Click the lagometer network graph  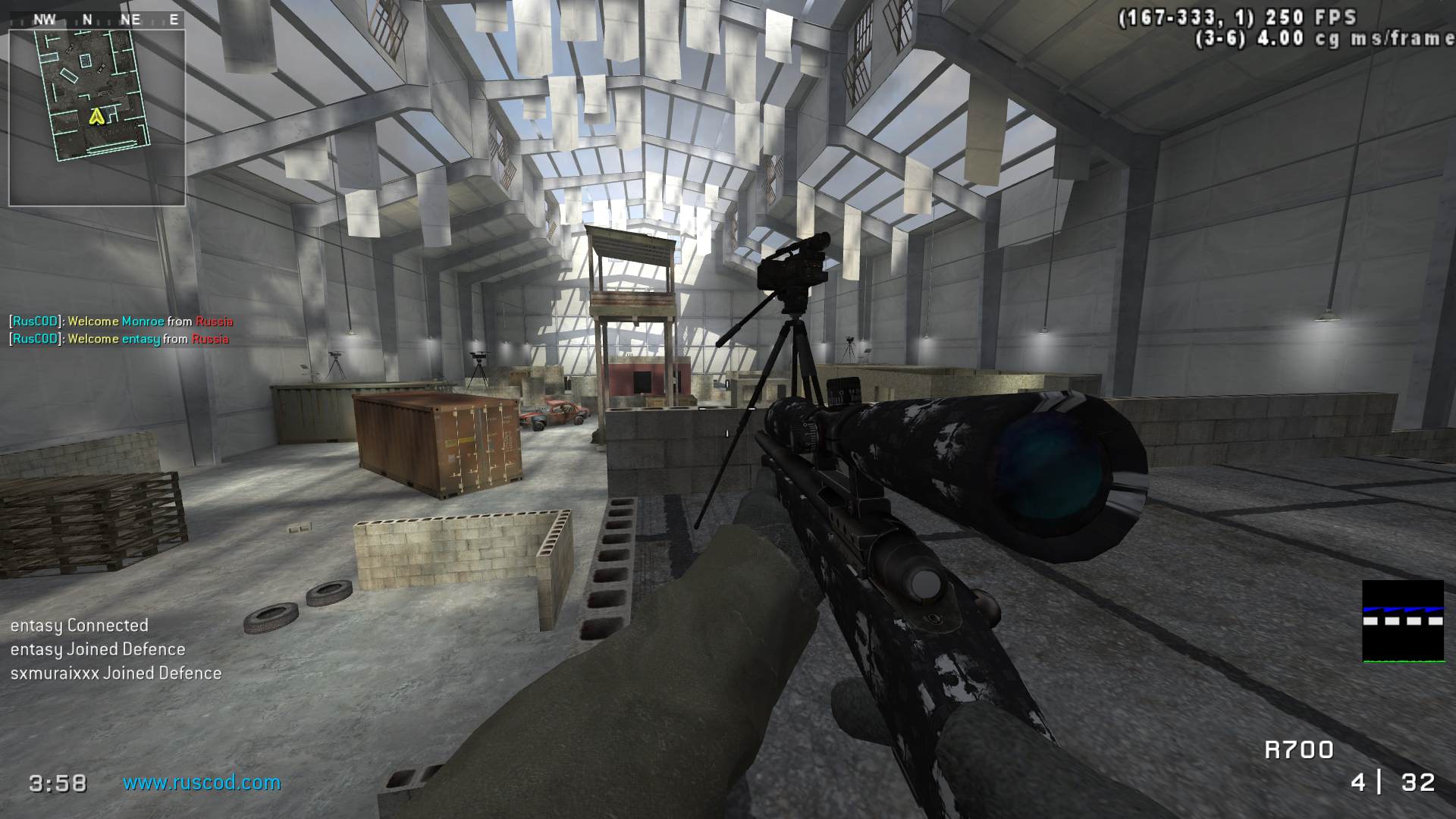pyautogui.click(x=1402, y=621)
